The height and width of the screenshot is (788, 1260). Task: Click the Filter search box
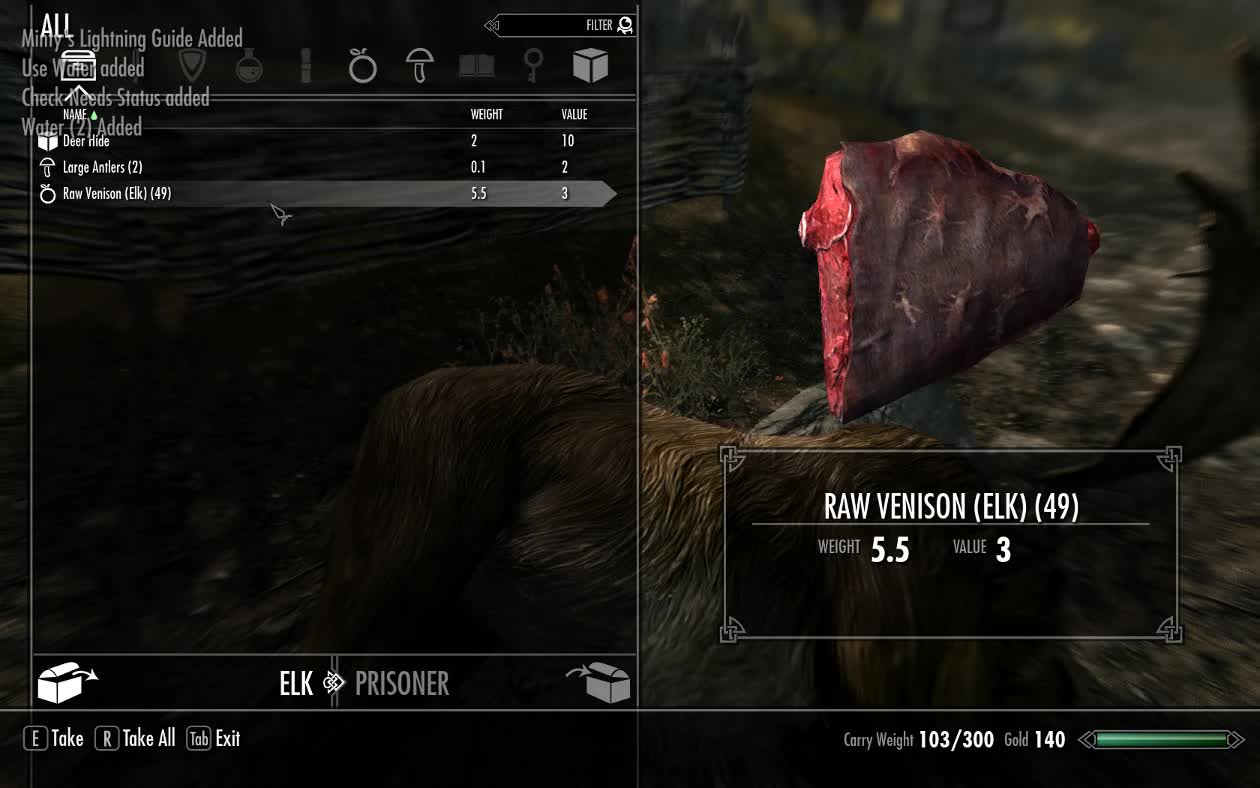coord(565,25)
